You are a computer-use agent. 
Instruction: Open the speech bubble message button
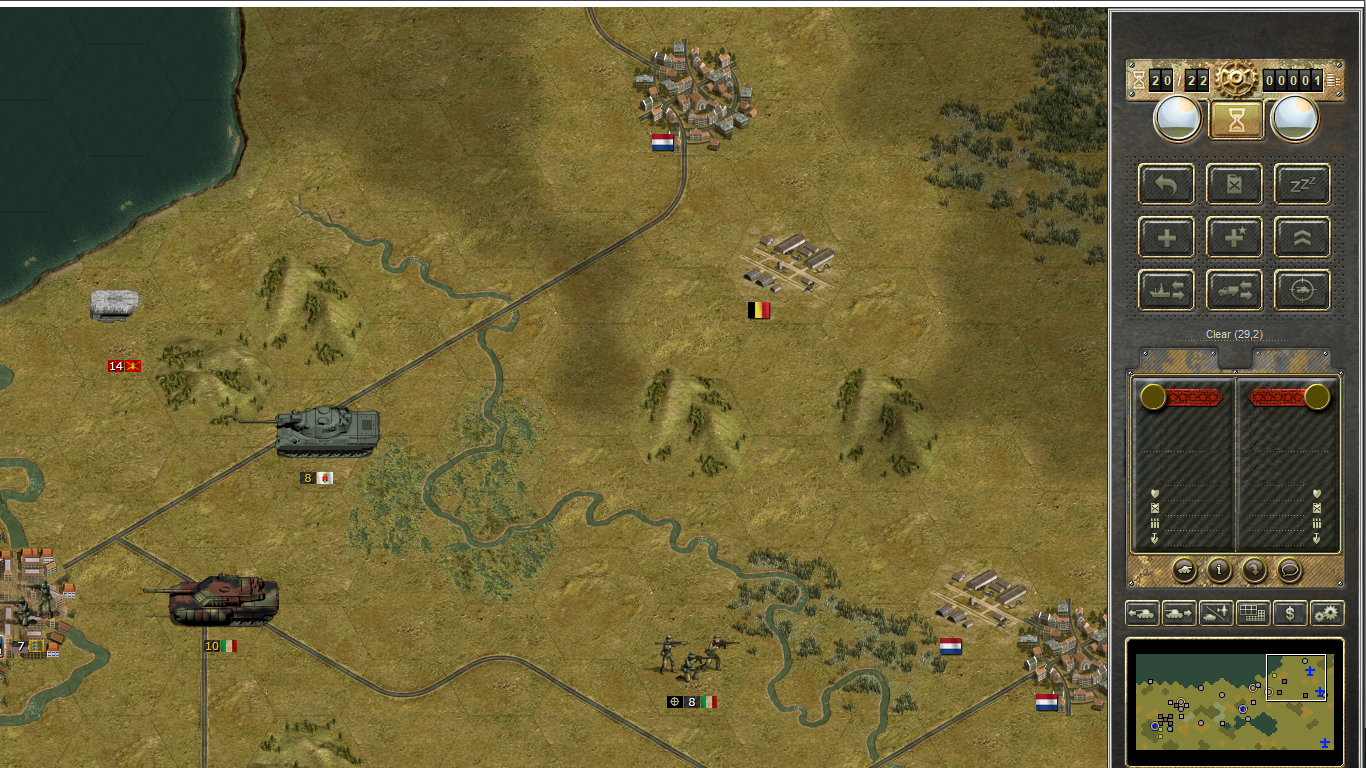pyautogui.click(x=1289, y=570)
